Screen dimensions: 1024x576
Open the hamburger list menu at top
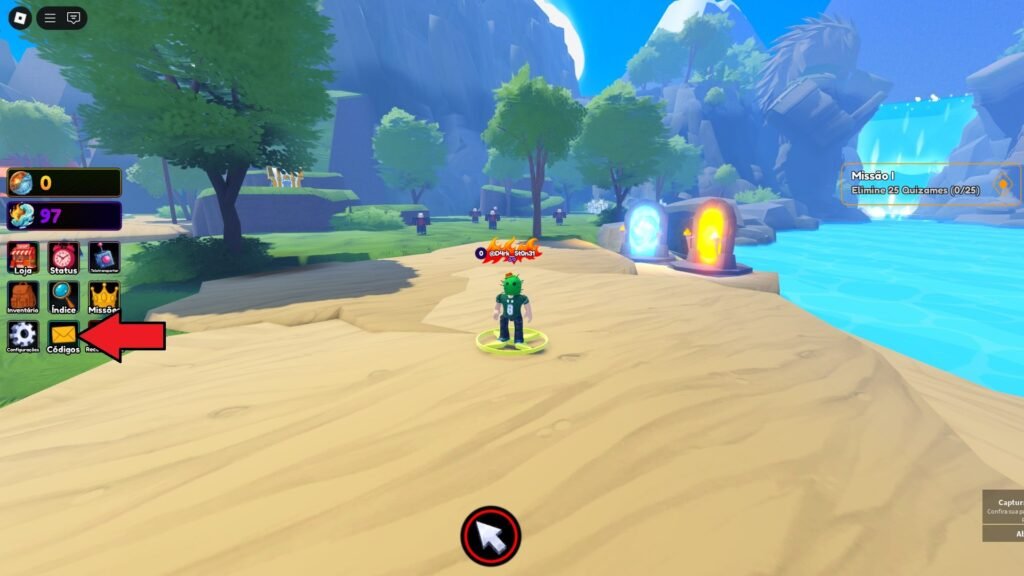coord(50,18)
